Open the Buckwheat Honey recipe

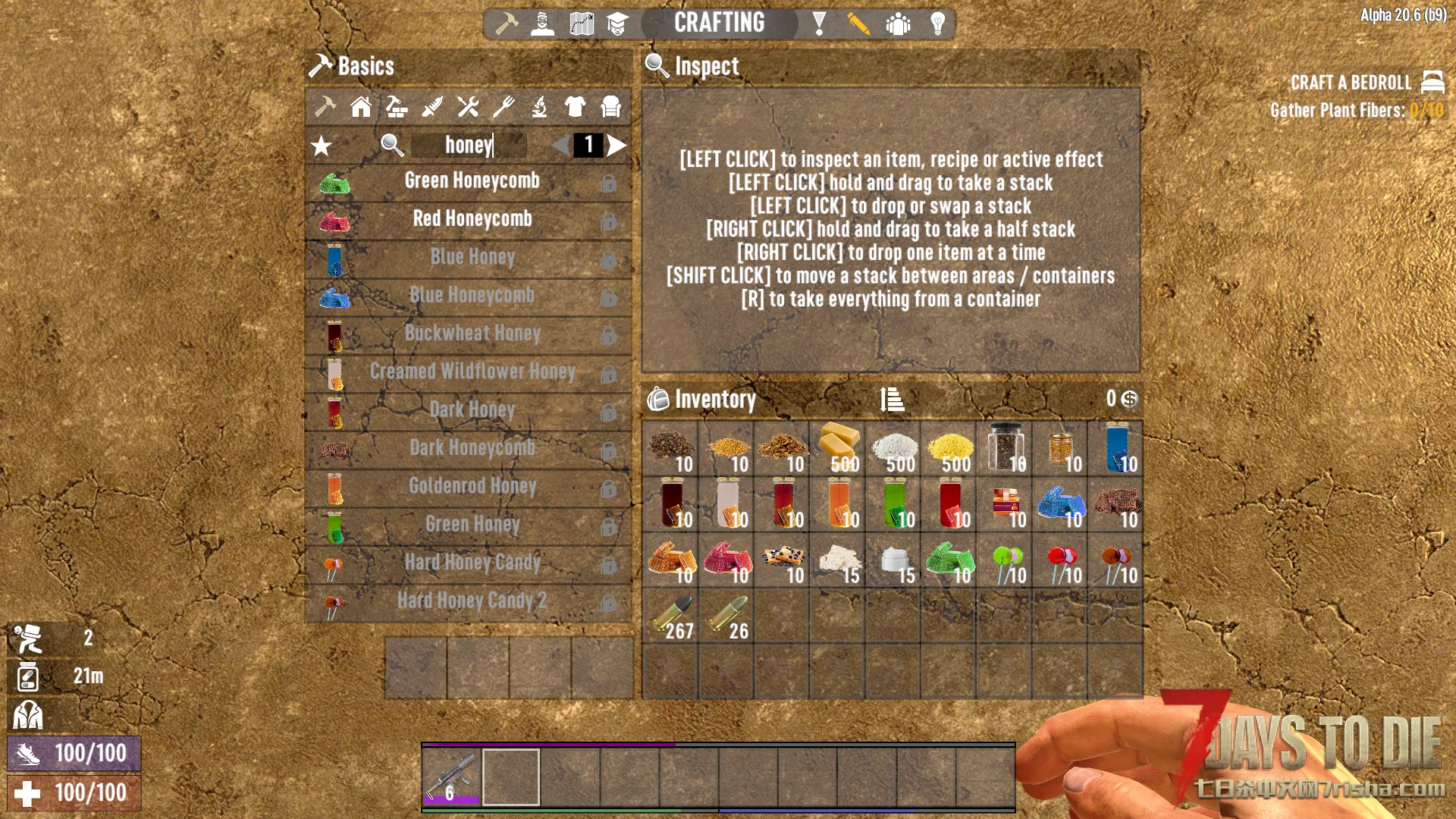point(471,334)
